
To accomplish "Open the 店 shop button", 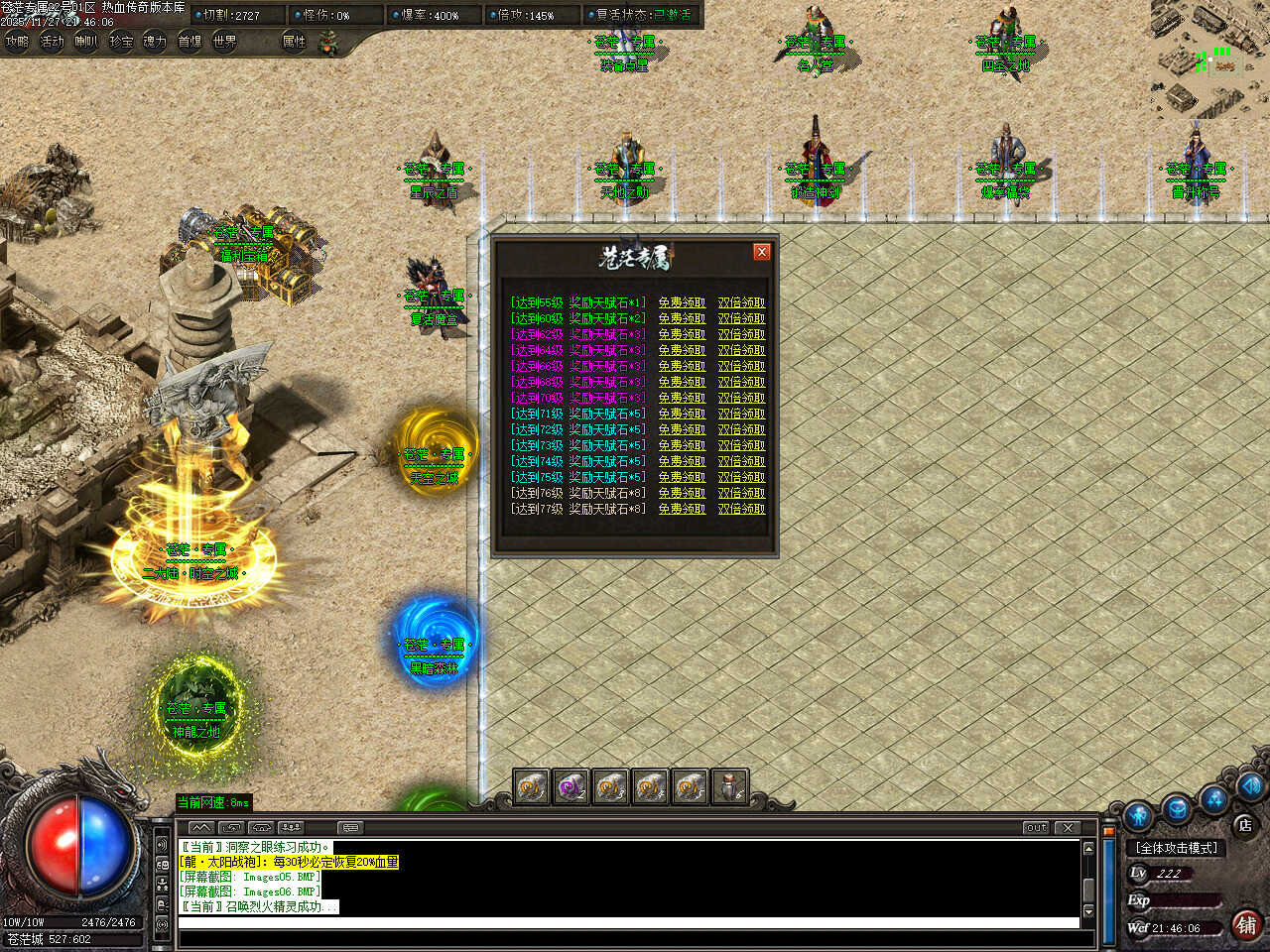I will click(1244, 825).
